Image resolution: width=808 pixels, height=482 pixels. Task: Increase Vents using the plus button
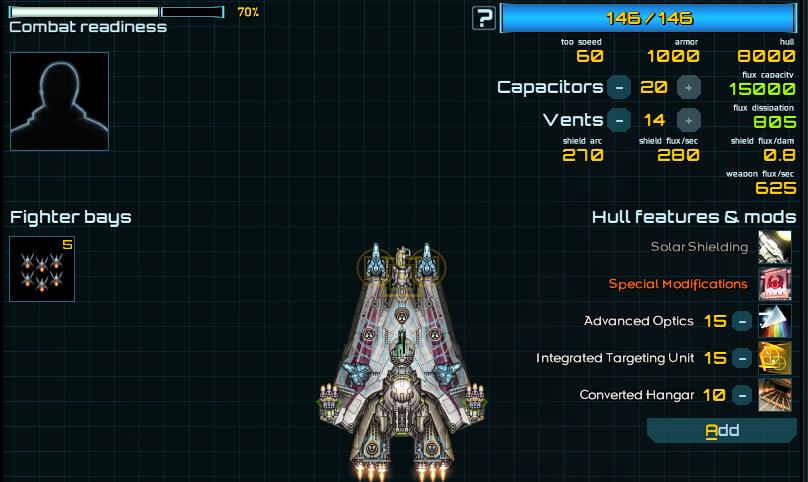click(688, 120)
